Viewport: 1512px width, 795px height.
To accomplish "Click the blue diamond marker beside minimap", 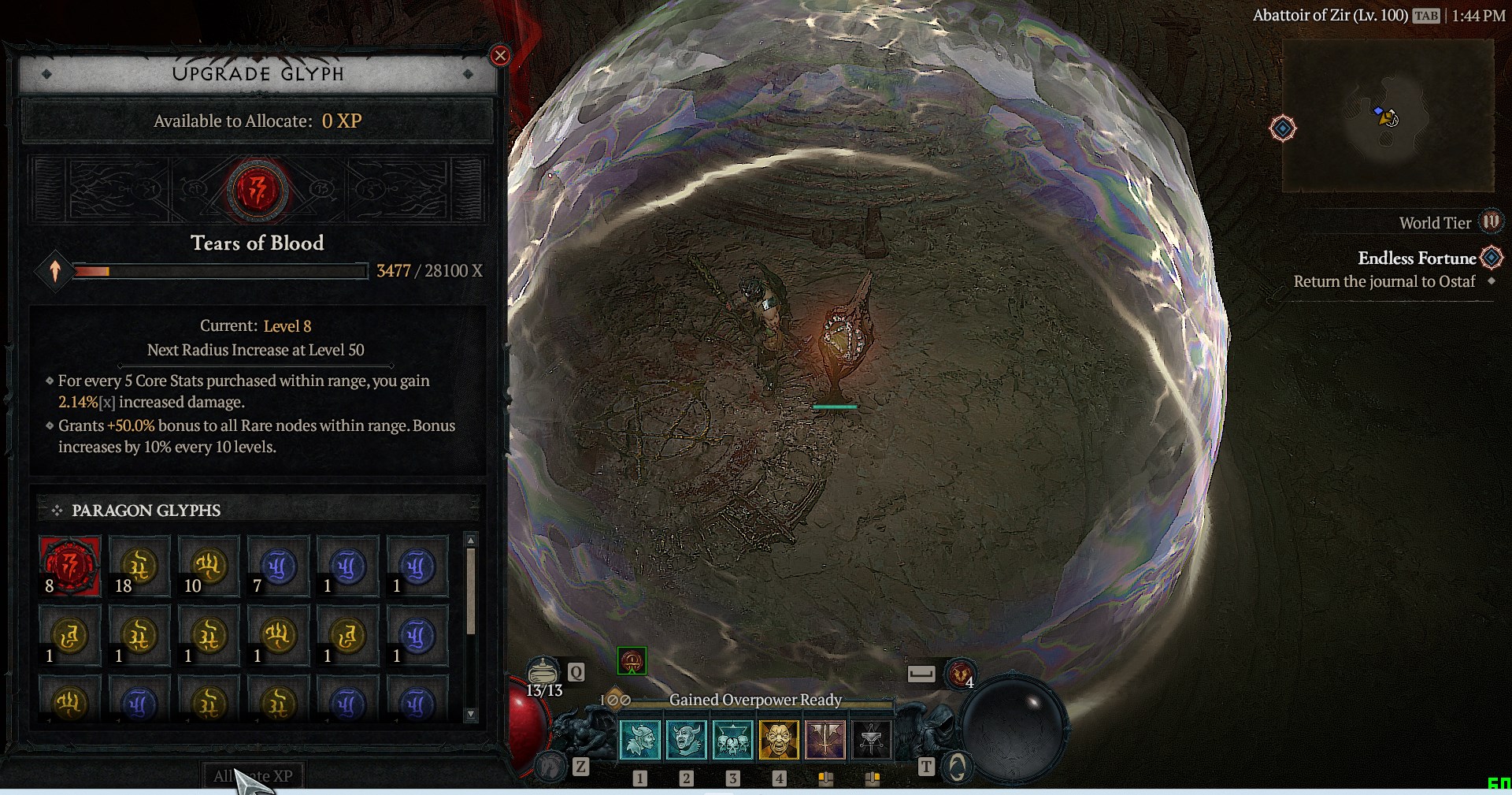I will click(x=1283, y=128).
